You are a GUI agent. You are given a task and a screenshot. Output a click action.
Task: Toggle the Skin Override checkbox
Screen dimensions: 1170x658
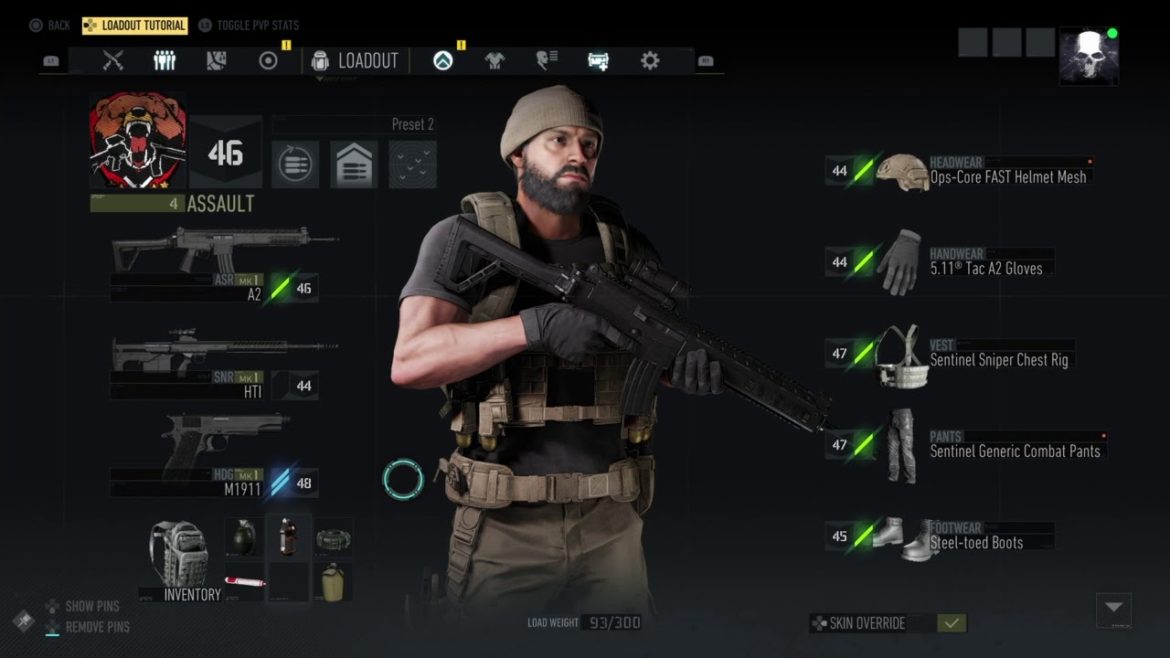click(x=951, y=623)
